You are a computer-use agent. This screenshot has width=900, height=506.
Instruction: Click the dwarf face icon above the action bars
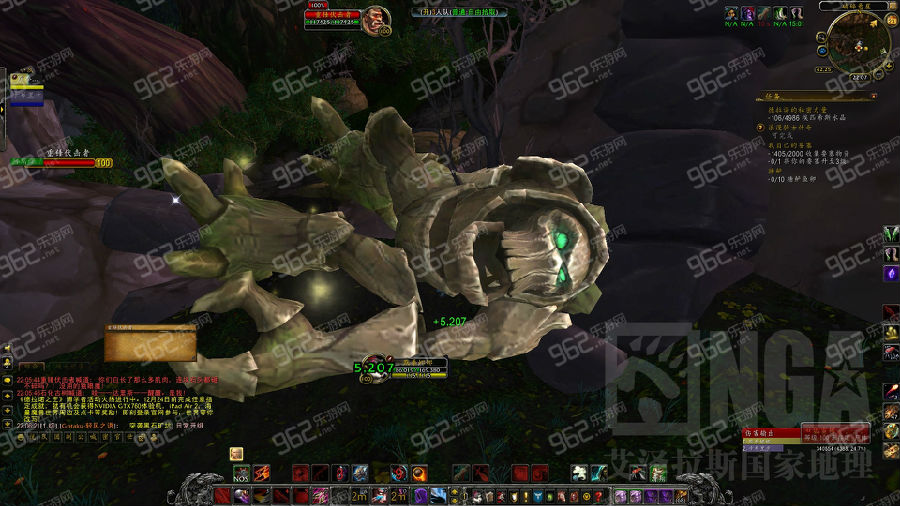237,453
